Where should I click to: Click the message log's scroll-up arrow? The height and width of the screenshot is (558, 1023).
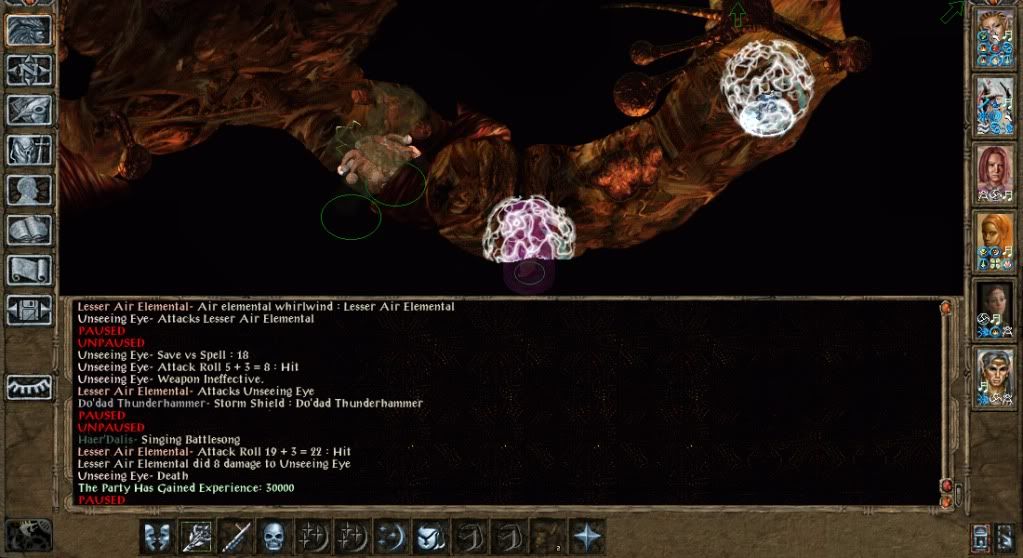click(945, 309)
